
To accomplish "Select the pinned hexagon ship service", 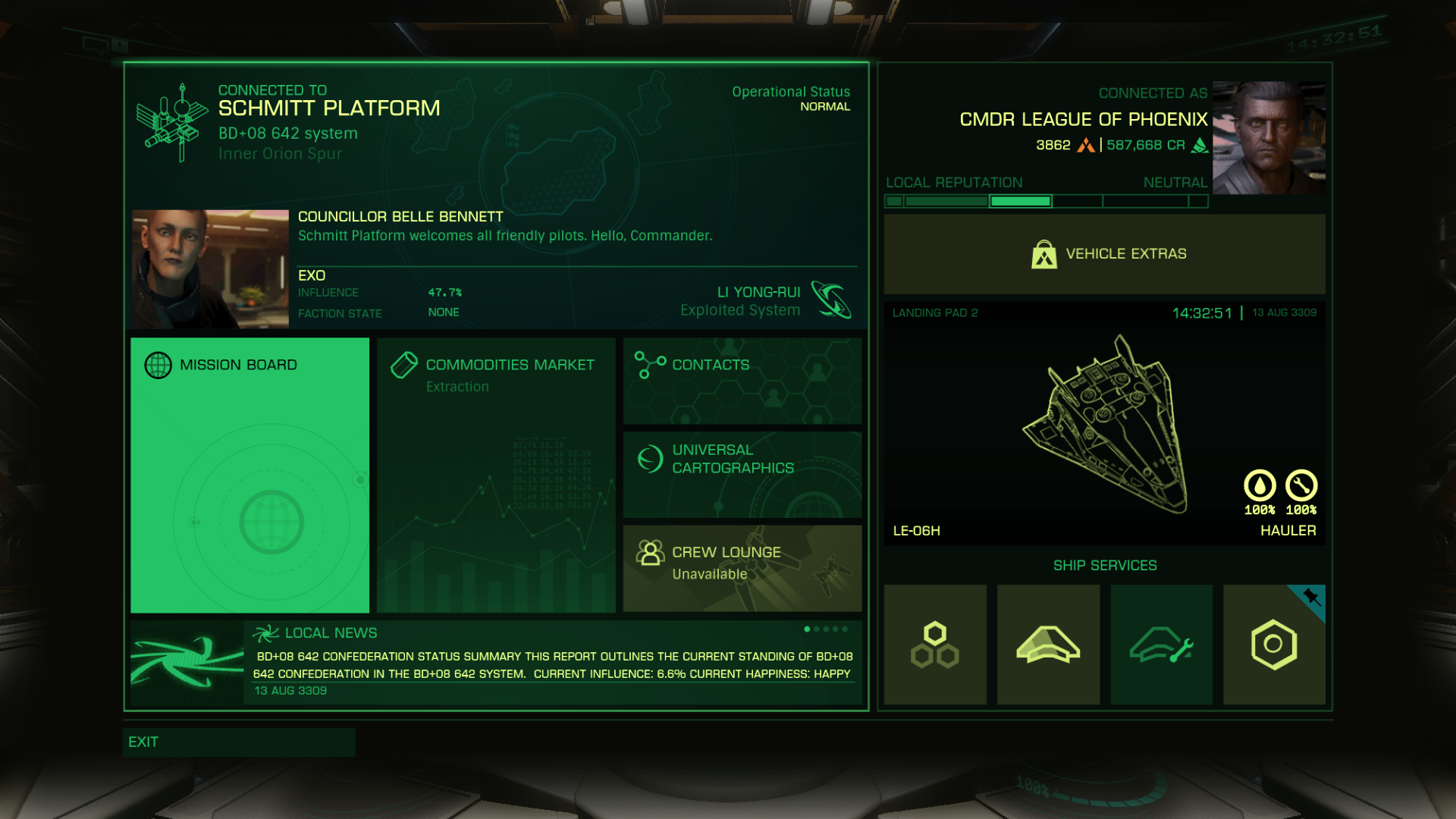I will [x=1274, y=645].
